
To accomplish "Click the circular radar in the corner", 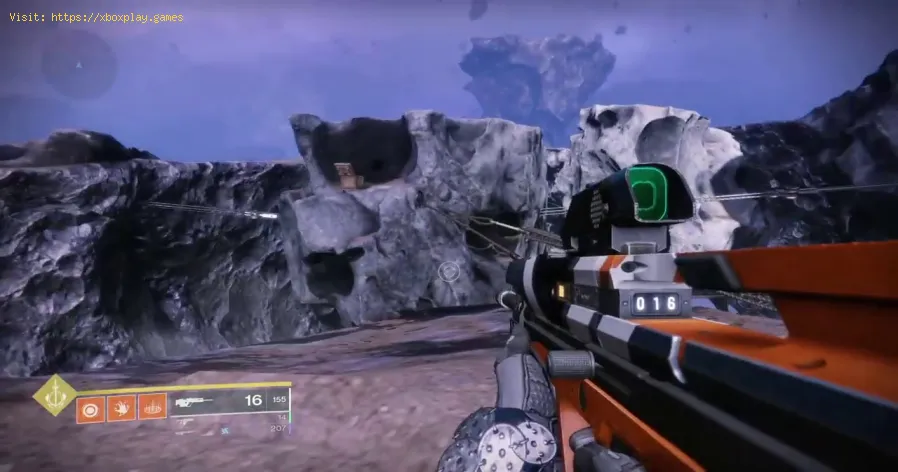I will pos(77,65).
